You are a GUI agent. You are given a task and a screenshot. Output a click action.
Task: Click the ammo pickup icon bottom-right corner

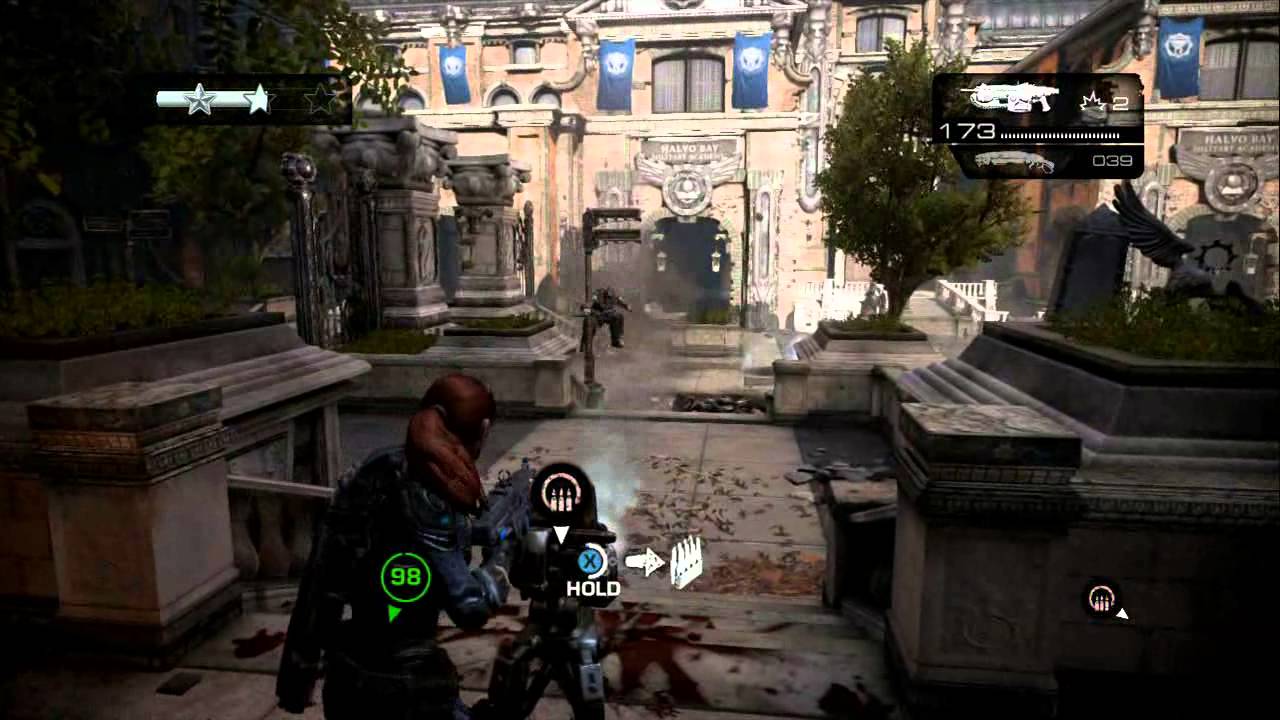[1100, 600]
